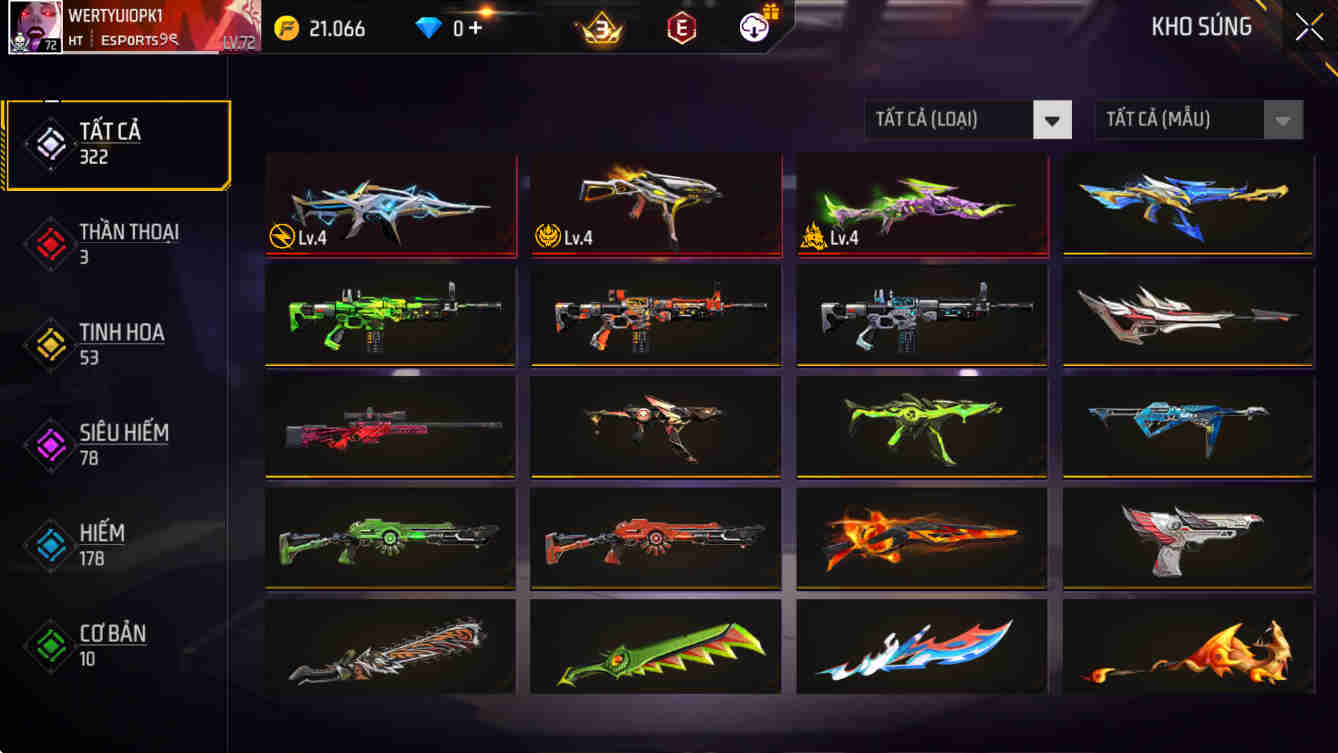Click the plus next to diamond count
The height and width of the screenshot is (753, 1338).
click(x=478, y=28)
